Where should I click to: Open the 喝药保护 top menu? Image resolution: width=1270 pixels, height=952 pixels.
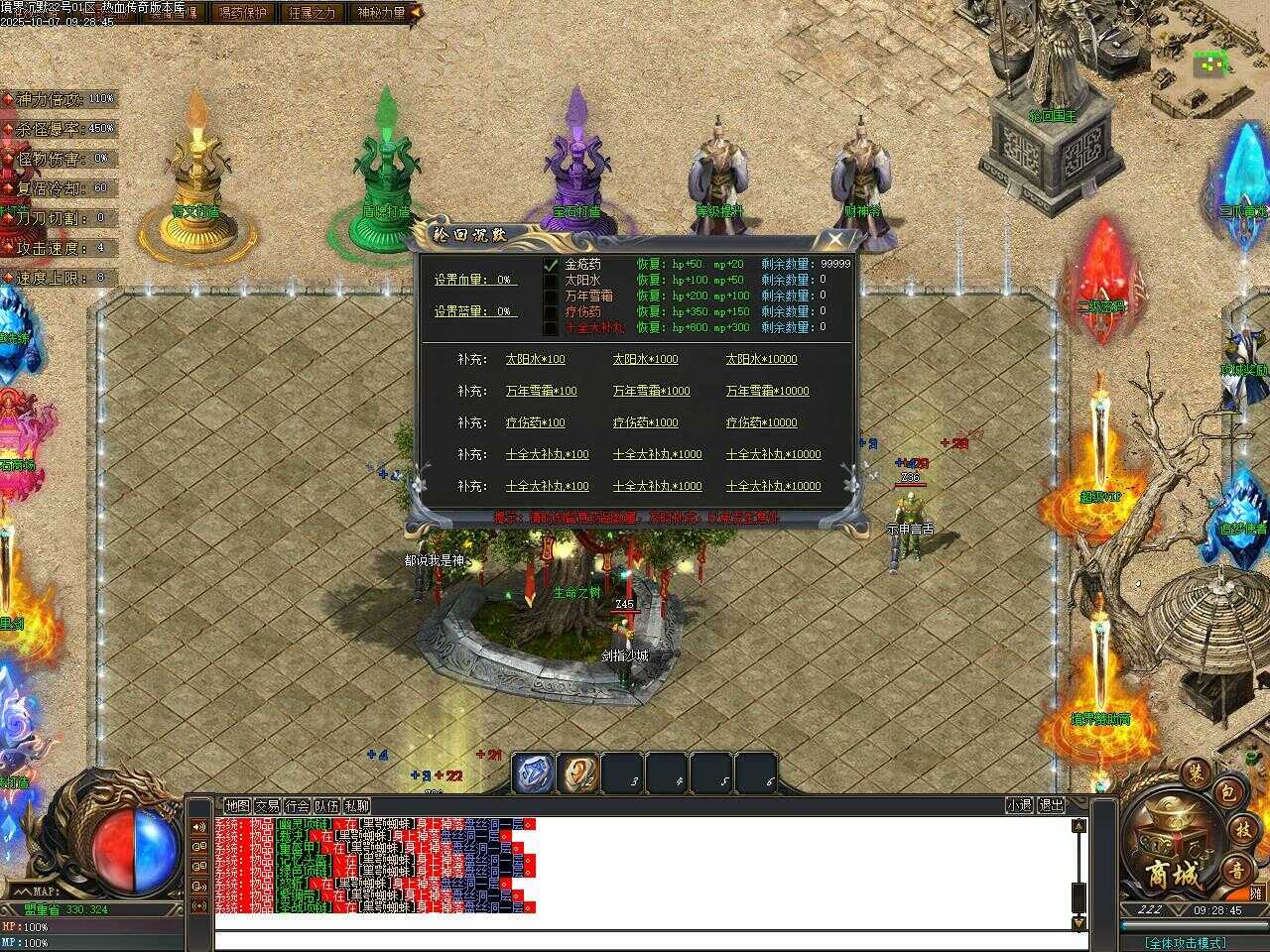click(241, 13)
